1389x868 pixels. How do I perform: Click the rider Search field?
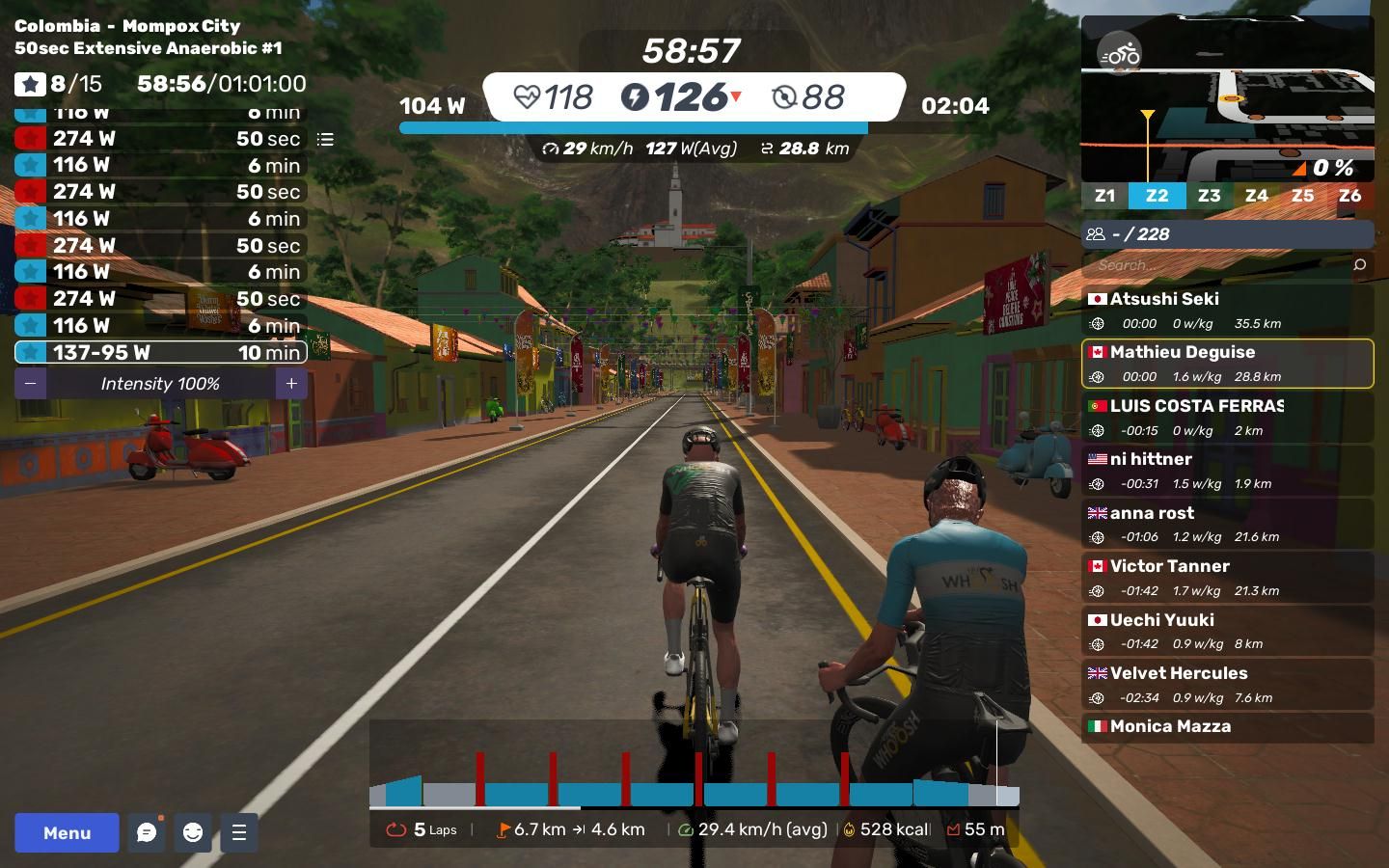[x=1215, y=265]
